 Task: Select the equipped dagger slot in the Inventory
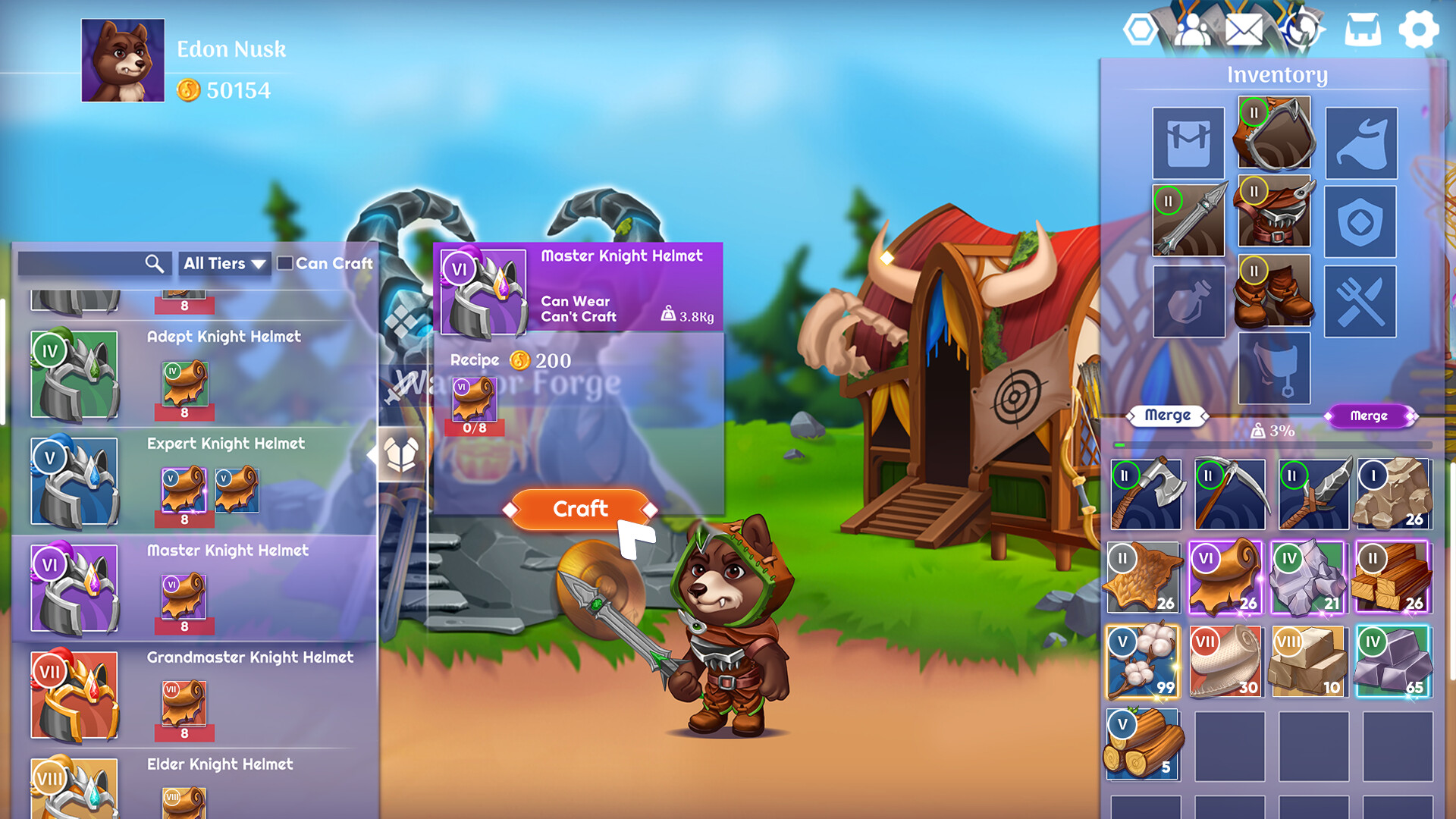[x=1188, y=221]
